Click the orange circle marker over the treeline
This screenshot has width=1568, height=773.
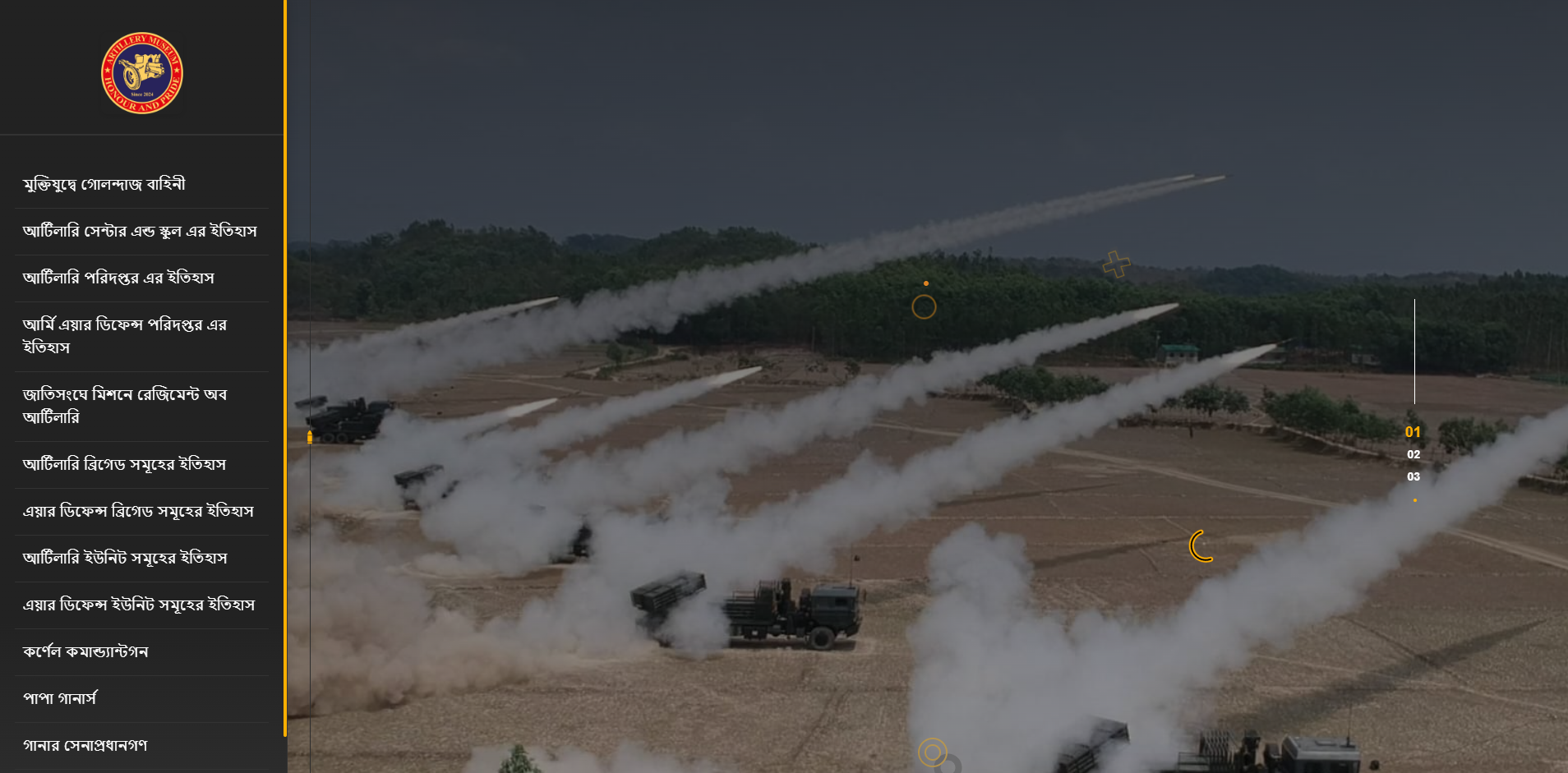[x=924, y=306]
